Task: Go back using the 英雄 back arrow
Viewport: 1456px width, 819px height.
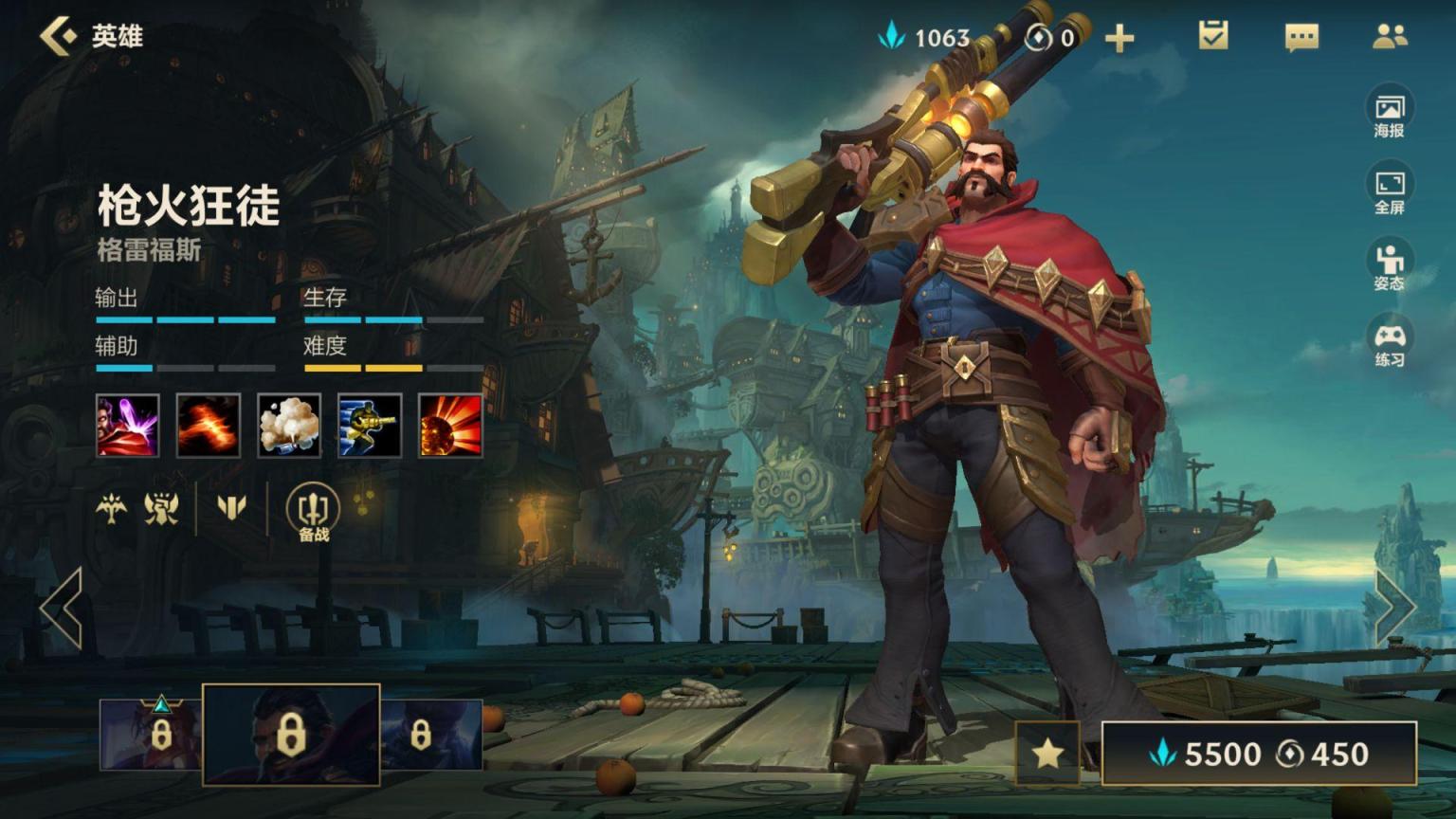Action: [x=59, y=37]
